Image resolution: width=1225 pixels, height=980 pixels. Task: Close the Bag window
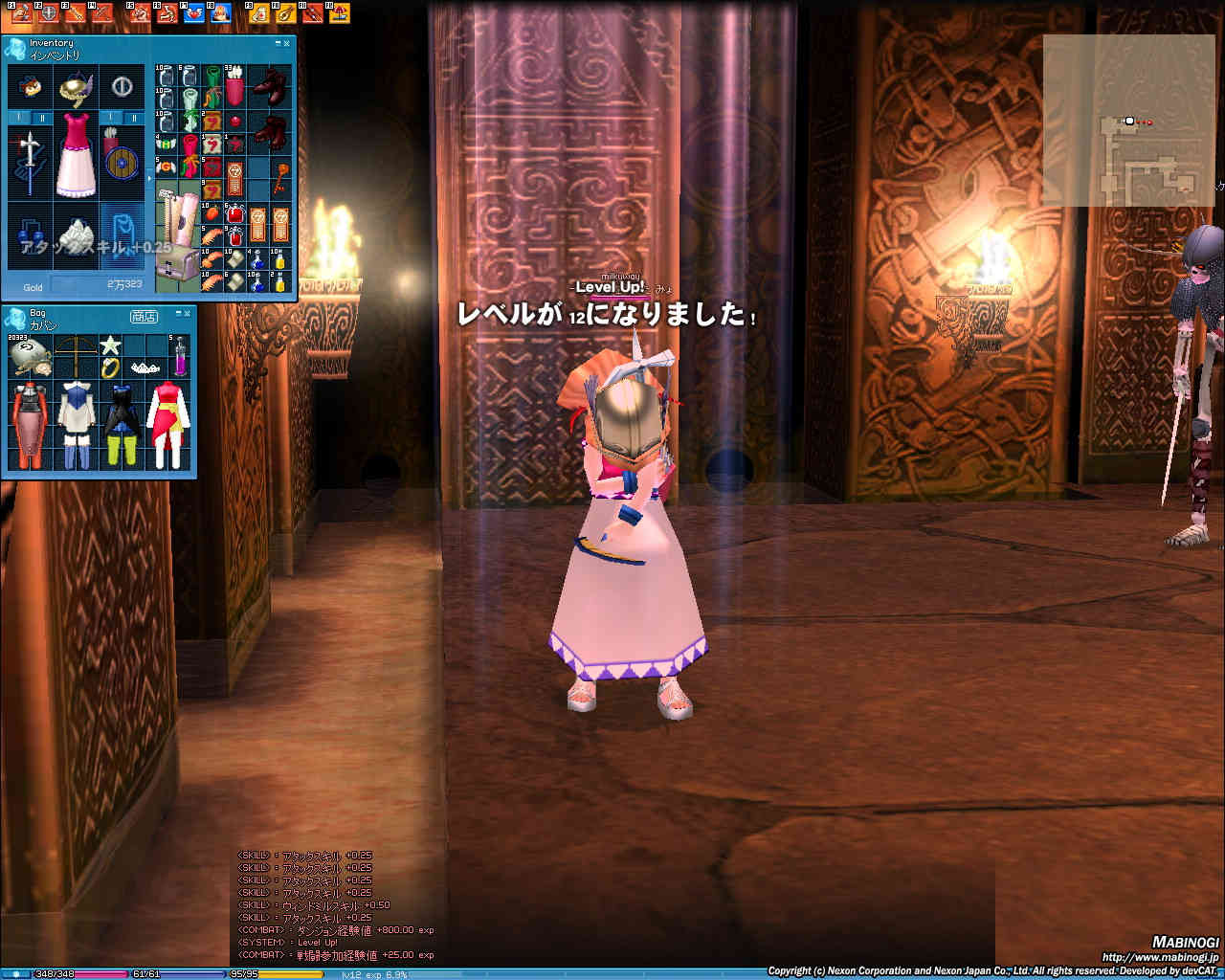click(186, 314)
